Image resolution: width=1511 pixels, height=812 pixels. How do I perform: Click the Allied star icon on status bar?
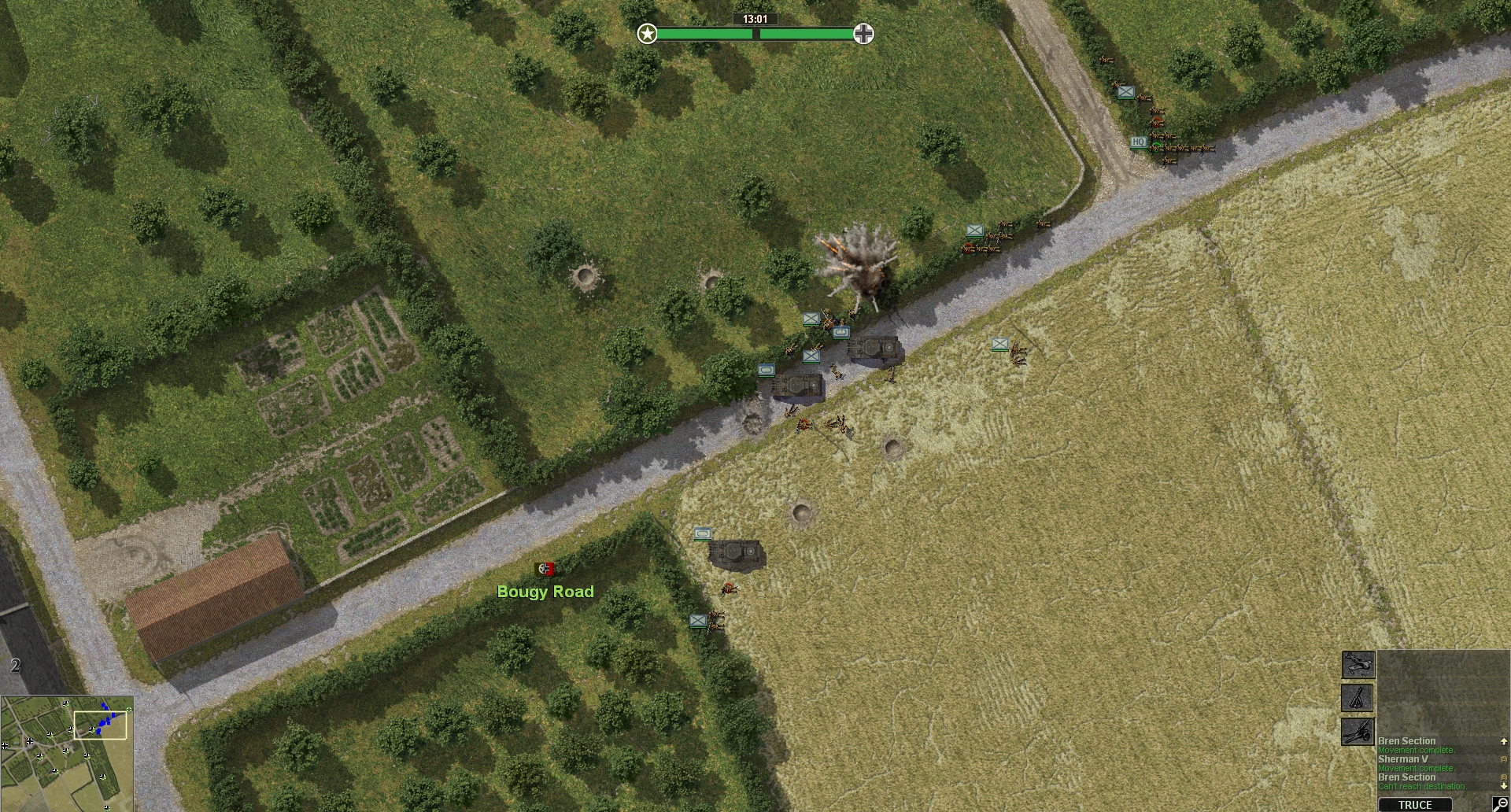647,35
